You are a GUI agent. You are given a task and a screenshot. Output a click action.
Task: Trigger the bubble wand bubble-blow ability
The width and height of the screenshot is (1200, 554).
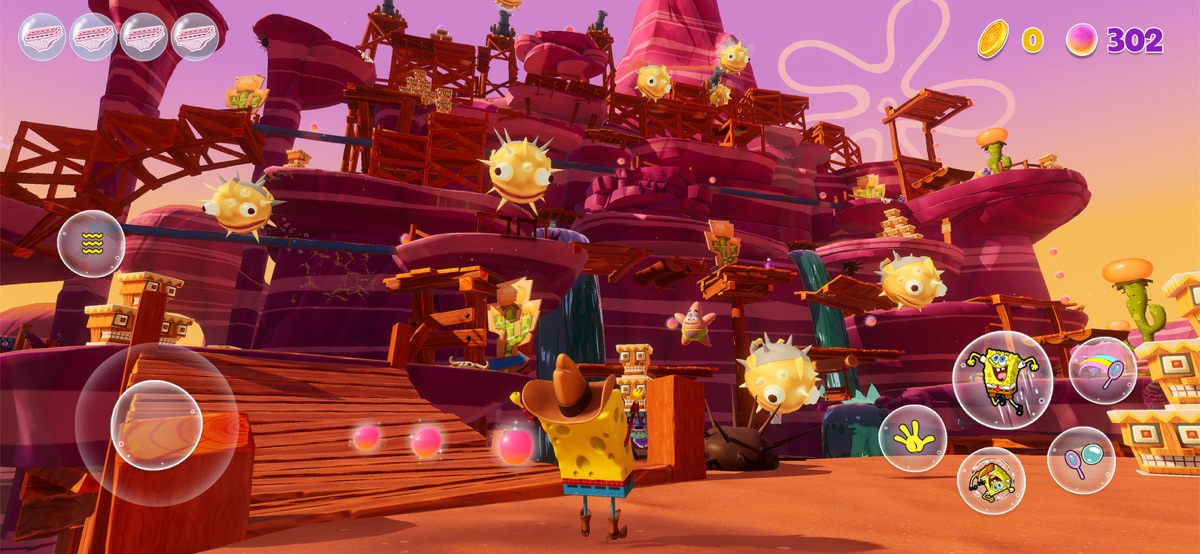[x=1081, y=460]
